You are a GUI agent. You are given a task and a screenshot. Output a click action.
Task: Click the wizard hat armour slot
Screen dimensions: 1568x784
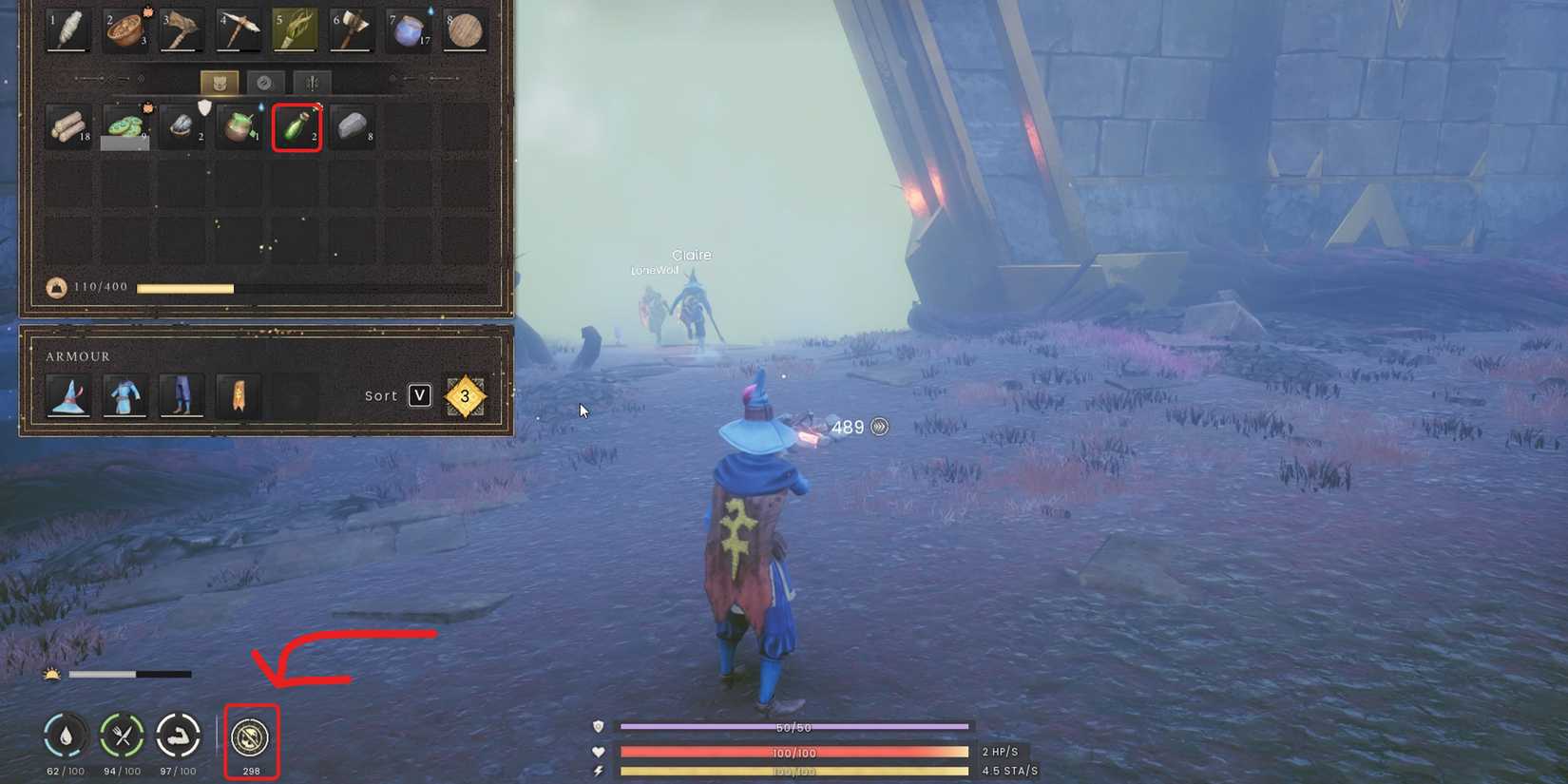click(x=67, y=396)
